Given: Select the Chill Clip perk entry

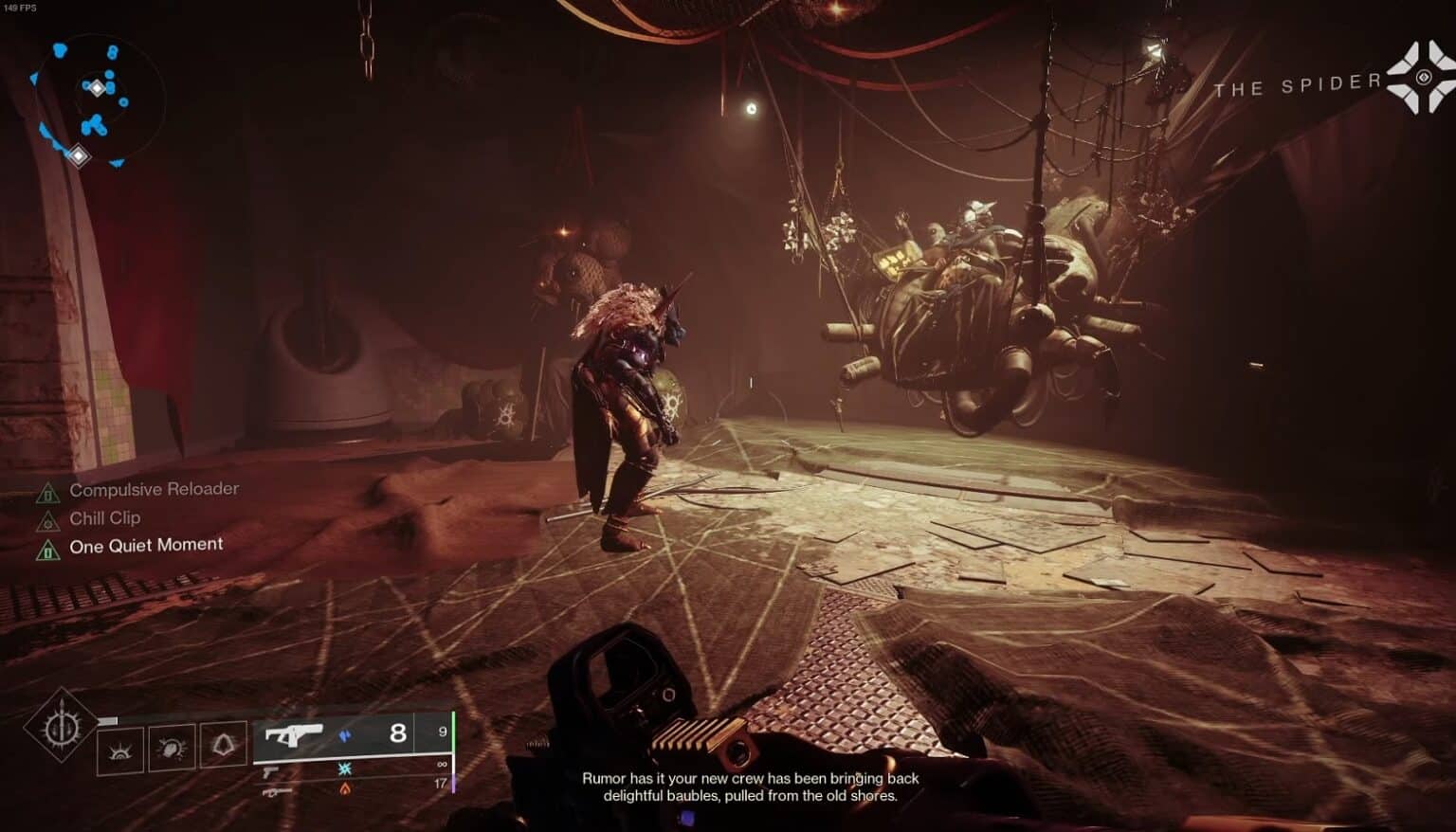Looking at the screenshot, I should (104, 517).
